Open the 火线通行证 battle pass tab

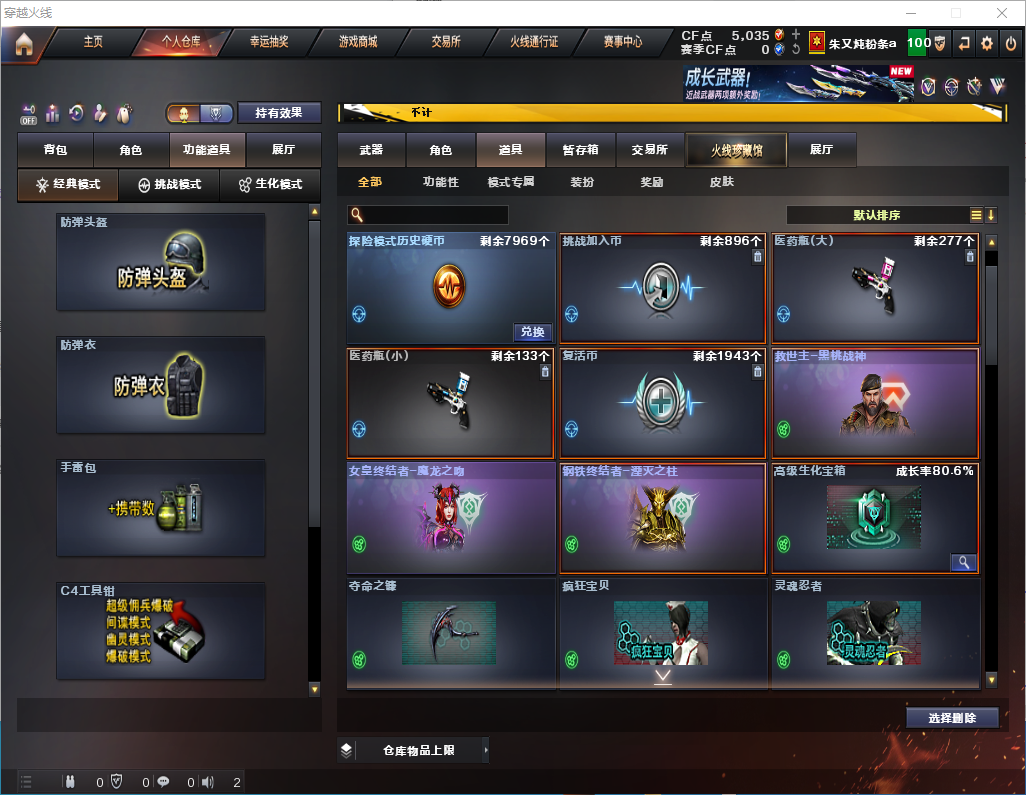[x=534, y=42]
